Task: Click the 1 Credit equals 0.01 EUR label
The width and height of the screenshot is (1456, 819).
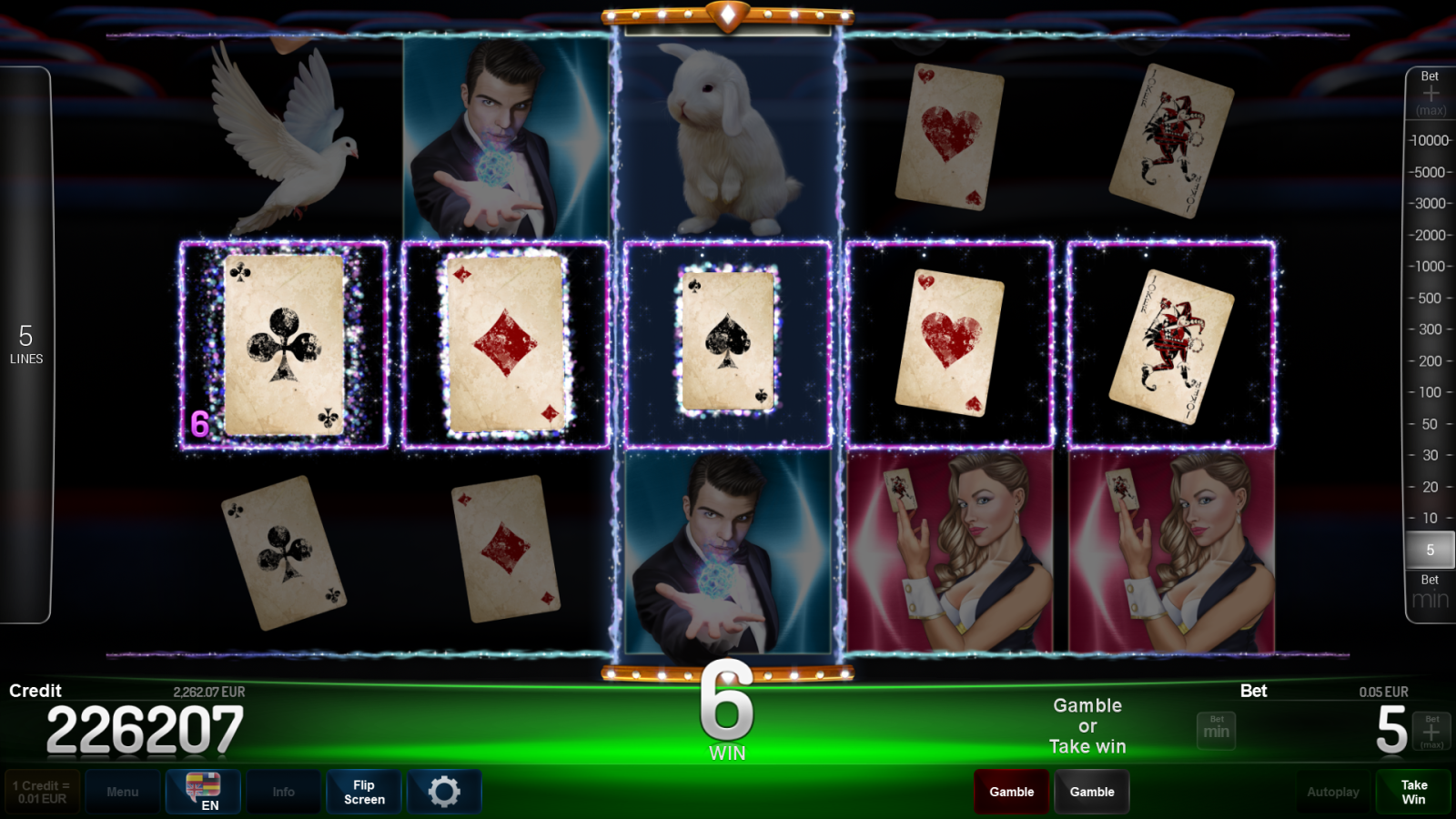Action: [x=40, y=791]
